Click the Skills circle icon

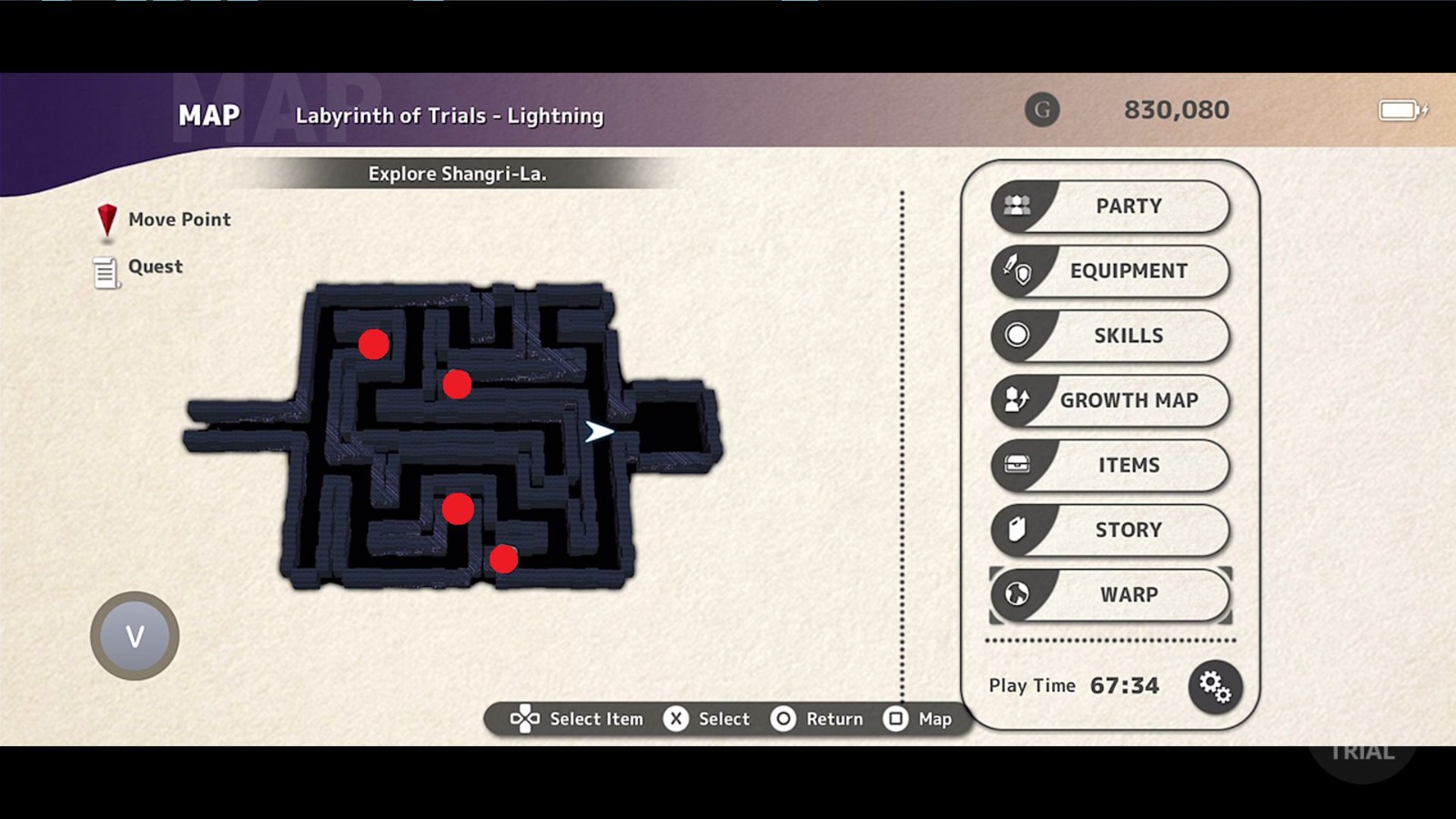pos(1016,335)
